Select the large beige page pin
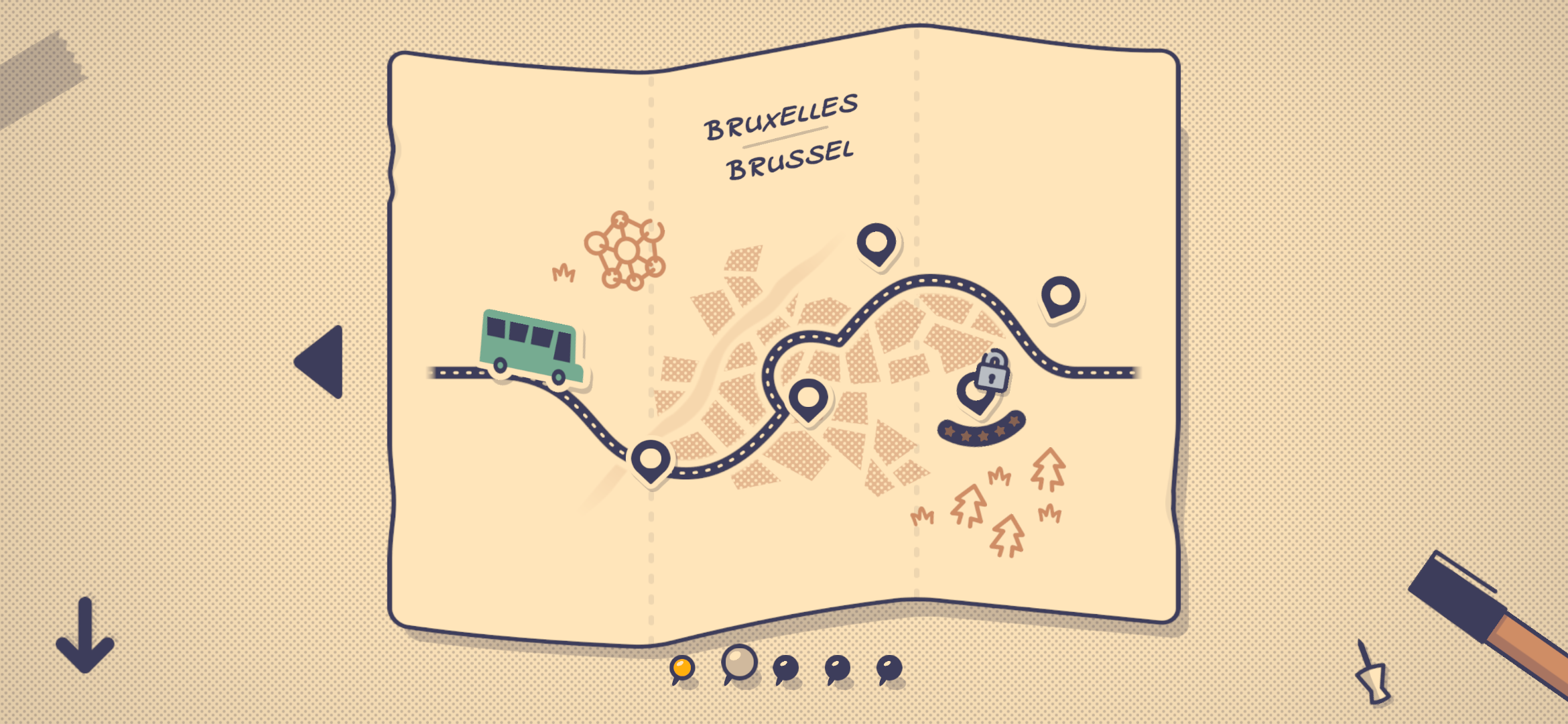Image resolution: width=1568 pixels, height=724 pixels. point(739,663)
